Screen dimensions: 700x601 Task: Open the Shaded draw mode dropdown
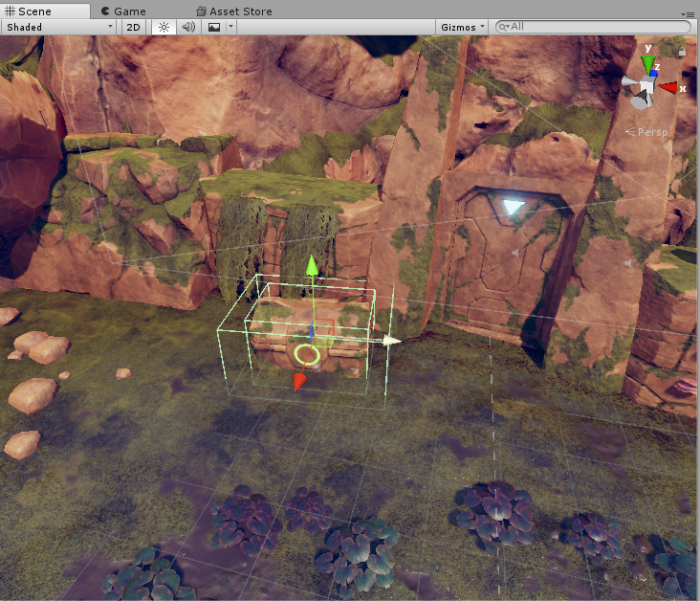[59, 27]
